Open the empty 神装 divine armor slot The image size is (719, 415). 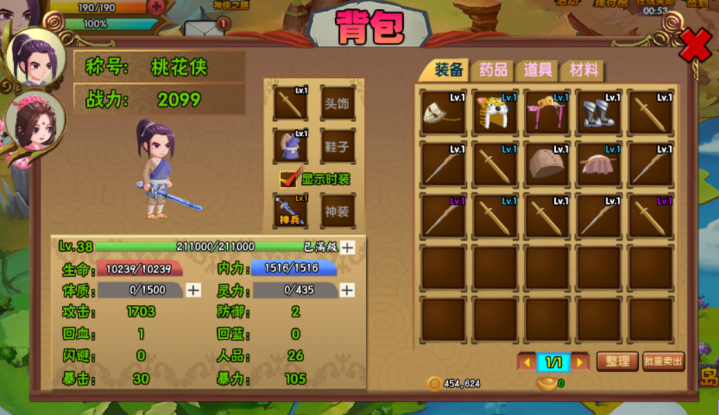[x=337, y=210]
